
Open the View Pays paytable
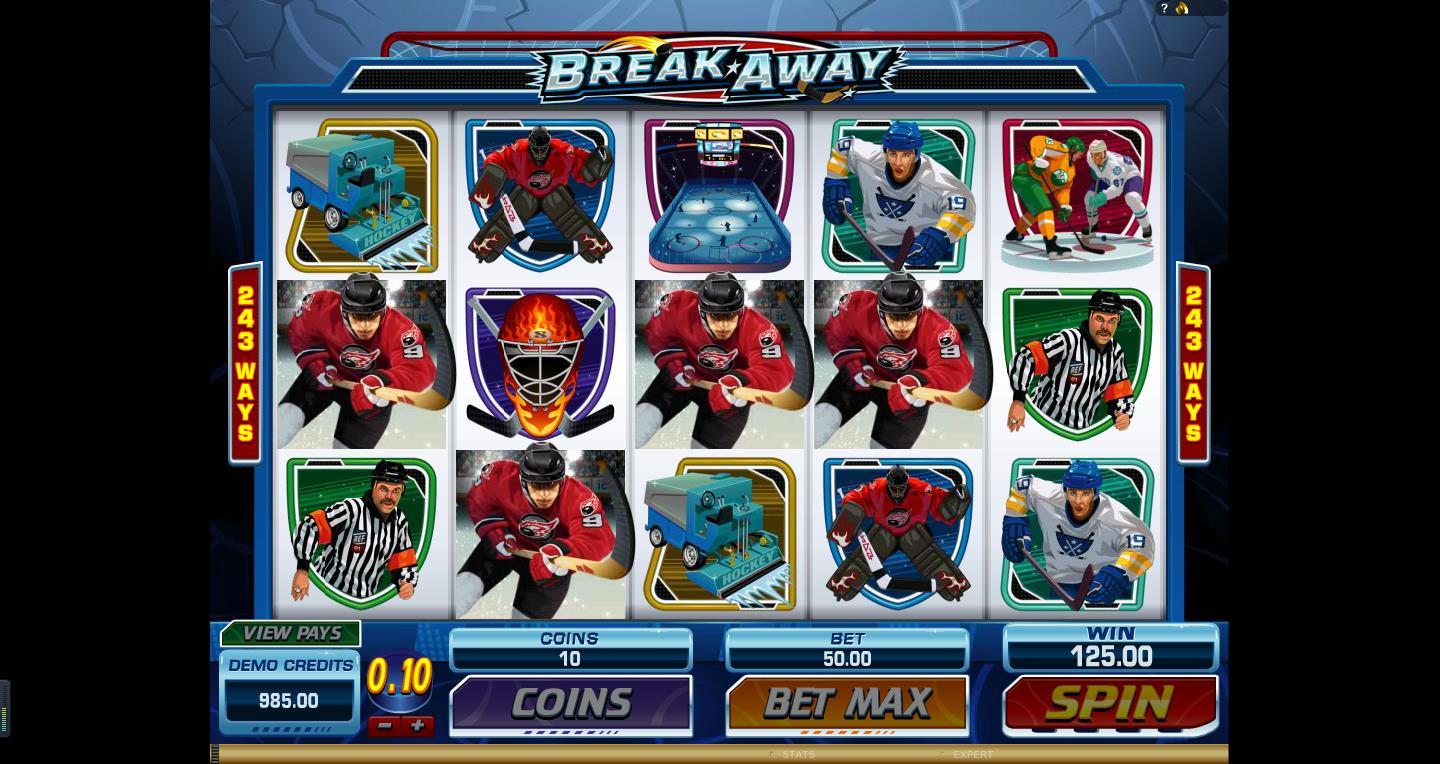pyautogui.click(x=291, y=633)
